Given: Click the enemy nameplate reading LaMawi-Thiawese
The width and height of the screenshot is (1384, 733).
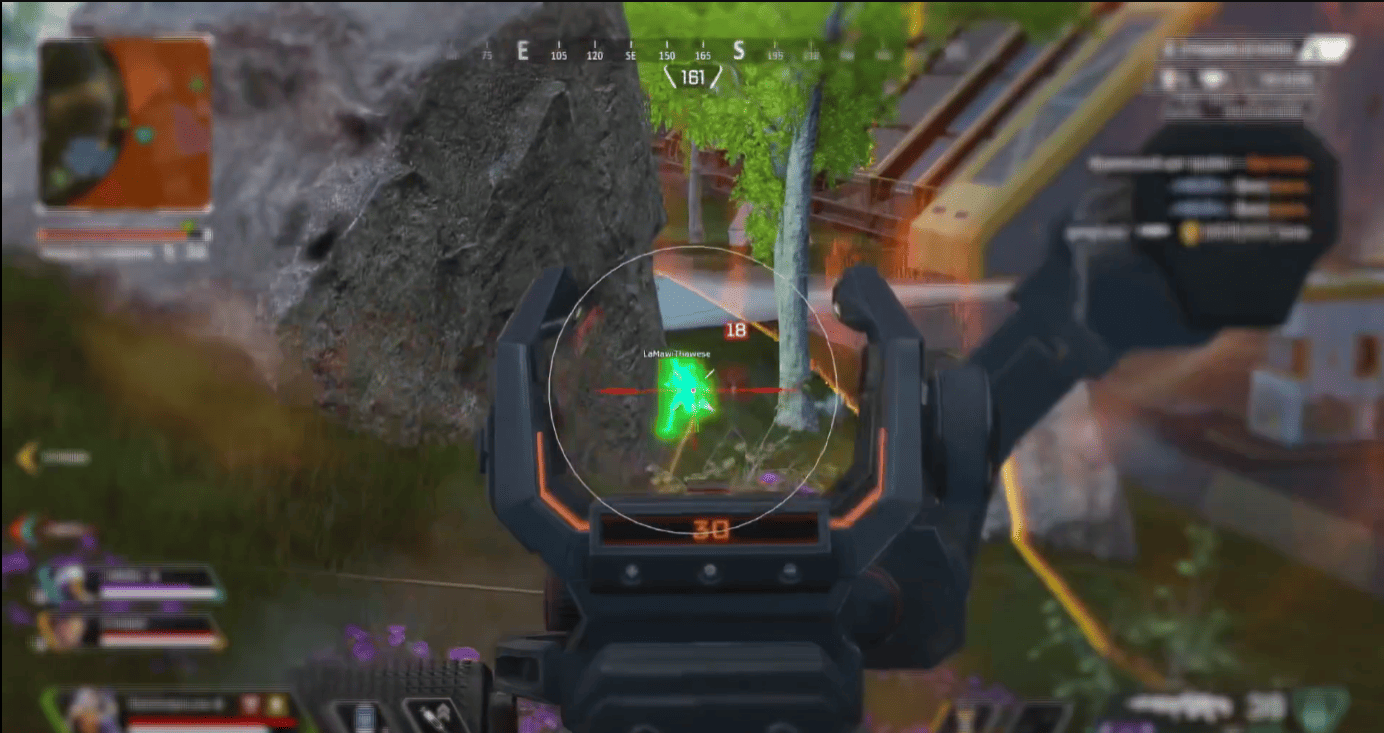Looking at the screenshot, I should tap(675, 355).
